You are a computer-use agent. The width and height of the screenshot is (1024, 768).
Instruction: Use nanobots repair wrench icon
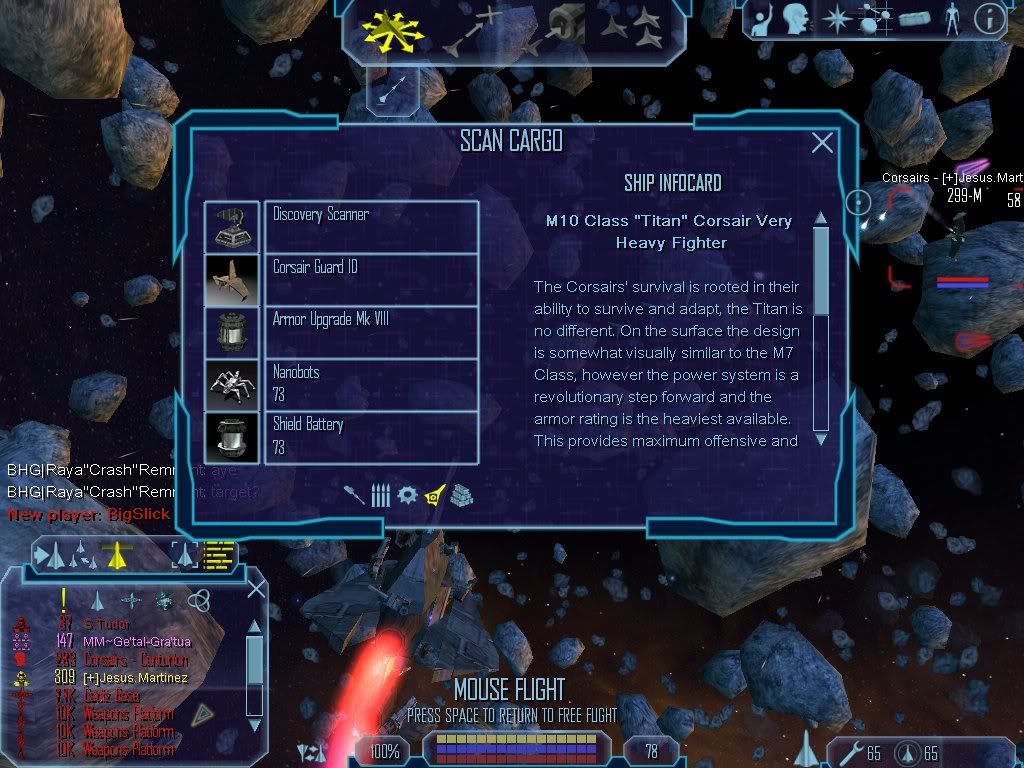[849, 751]
